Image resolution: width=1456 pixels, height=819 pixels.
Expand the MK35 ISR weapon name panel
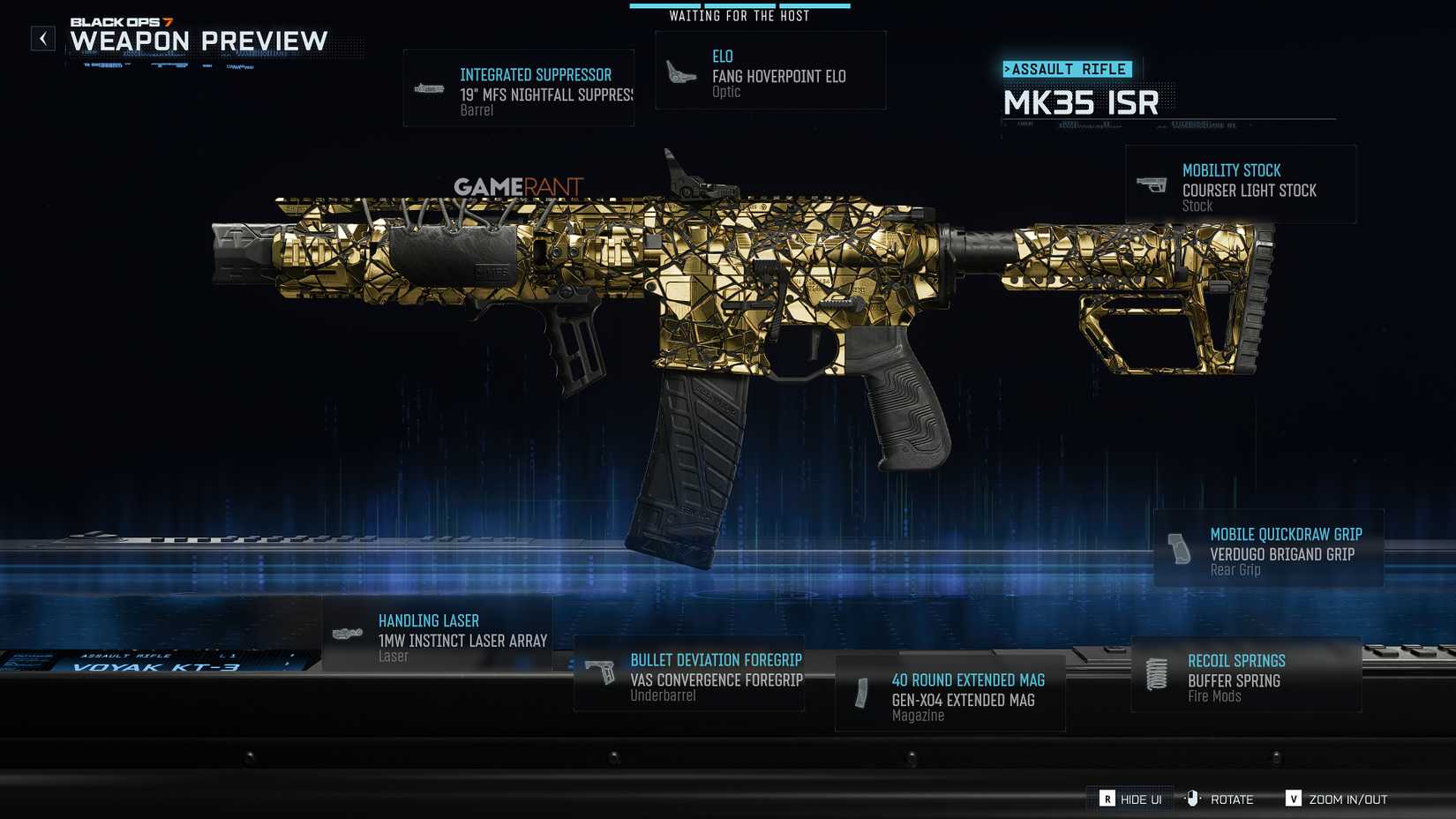[1082, 103]
